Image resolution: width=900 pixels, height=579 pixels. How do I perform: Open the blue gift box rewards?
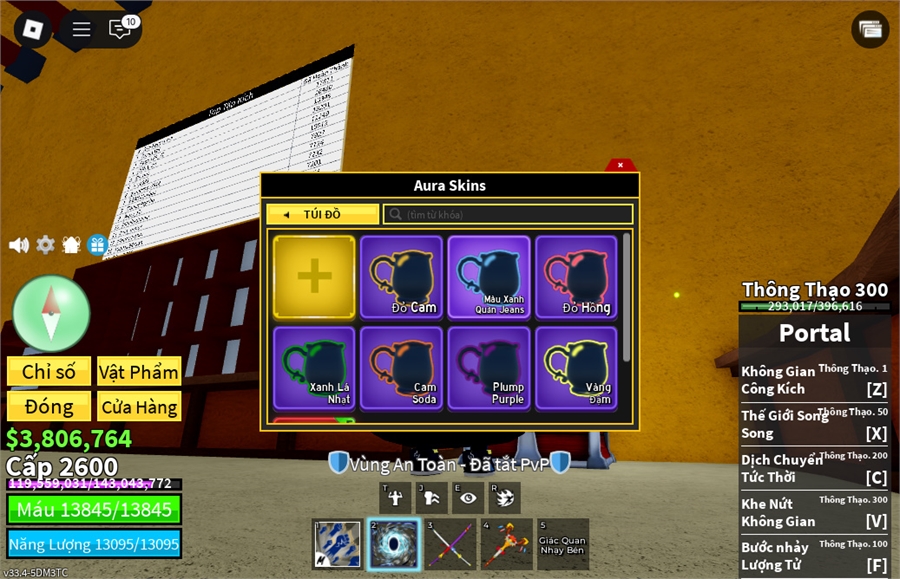tap(97, 245)
